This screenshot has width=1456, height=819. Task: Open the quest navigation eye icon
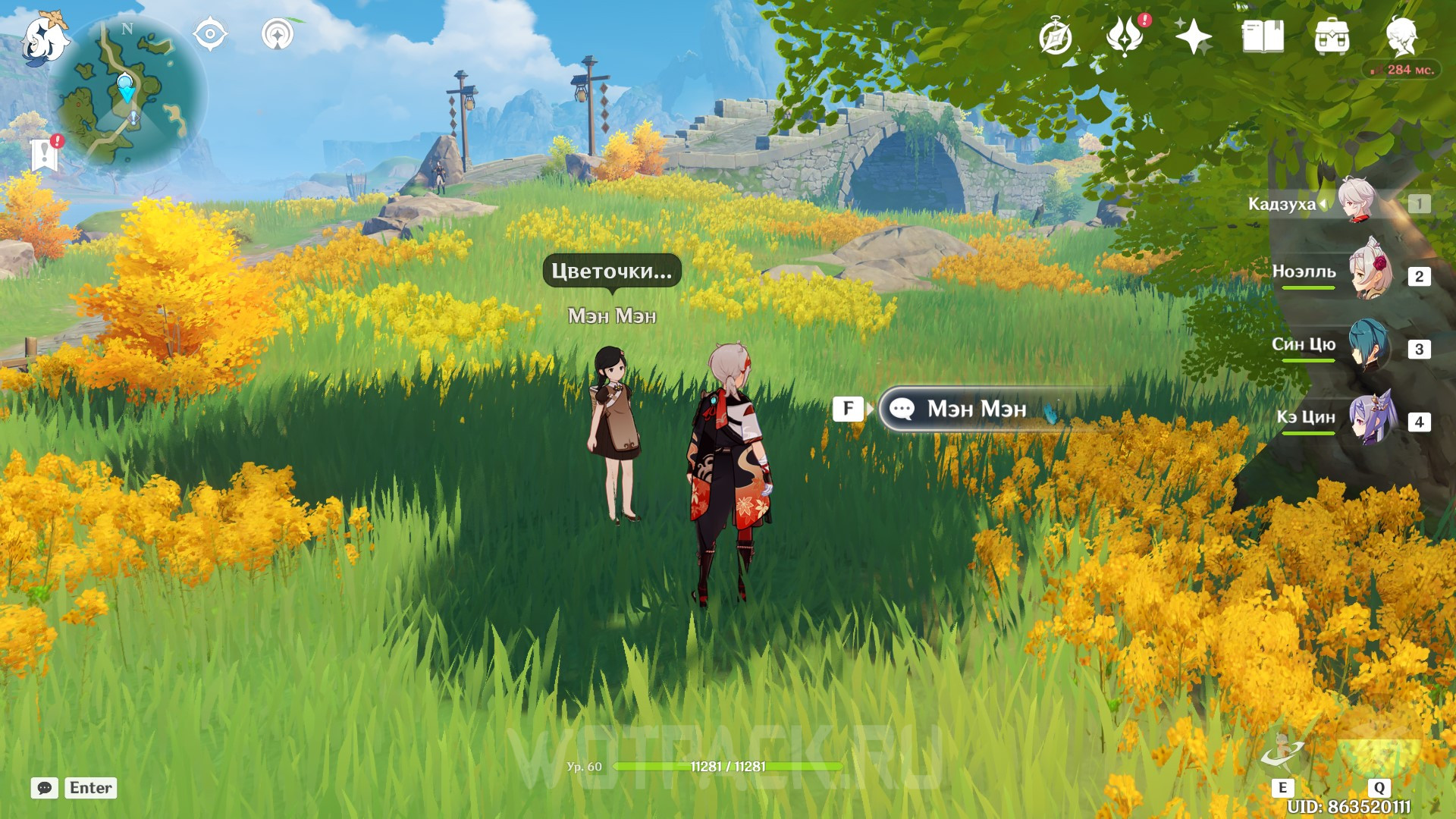tap(210, 34)
